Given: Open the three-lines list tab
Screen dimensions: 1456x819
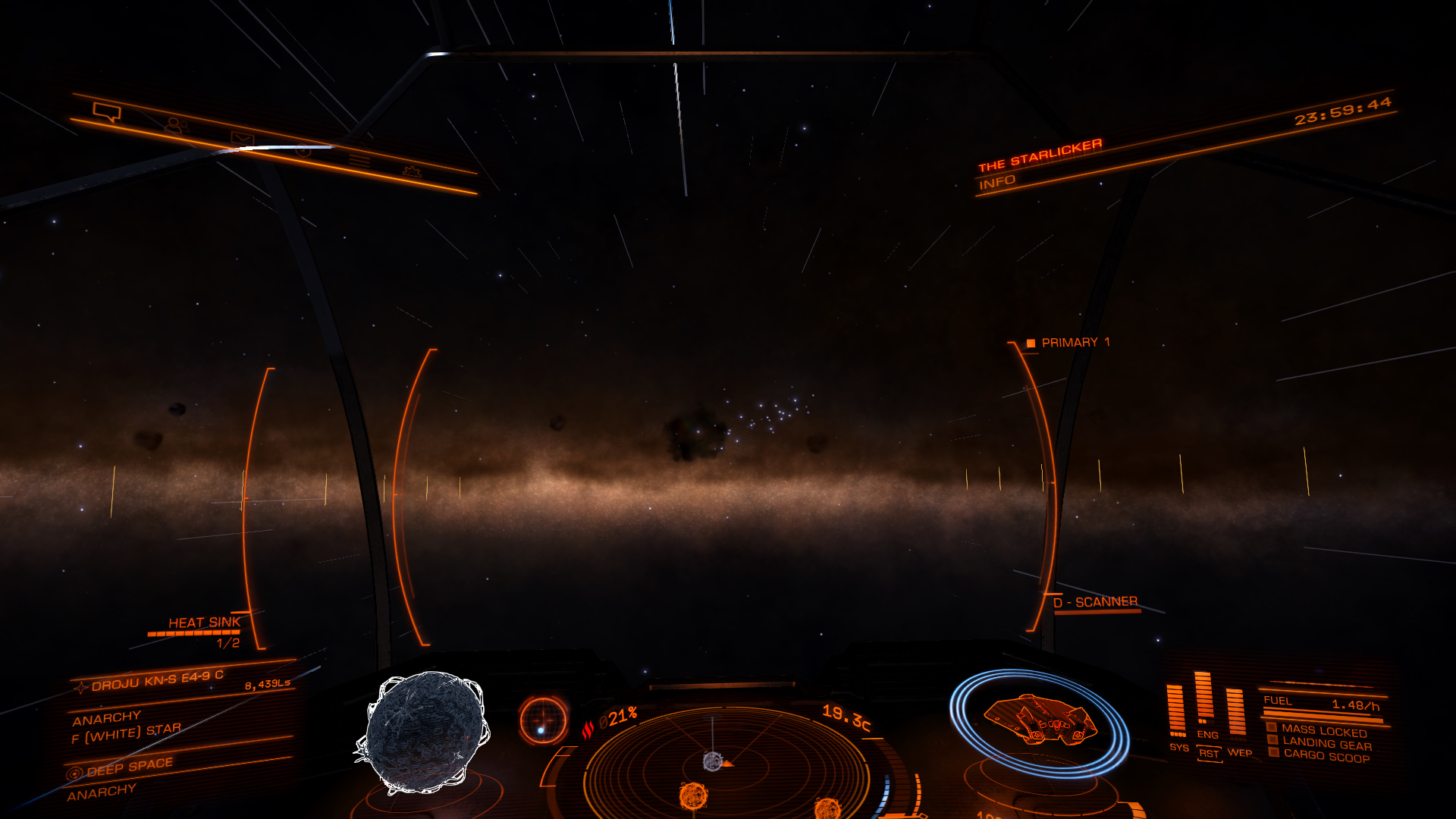Looking at the screenshot, I should [x=359, y=160].
